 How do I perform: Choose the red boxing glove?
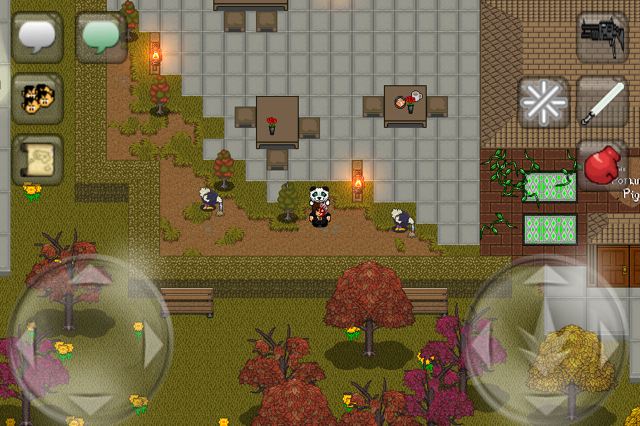(603, 164)
